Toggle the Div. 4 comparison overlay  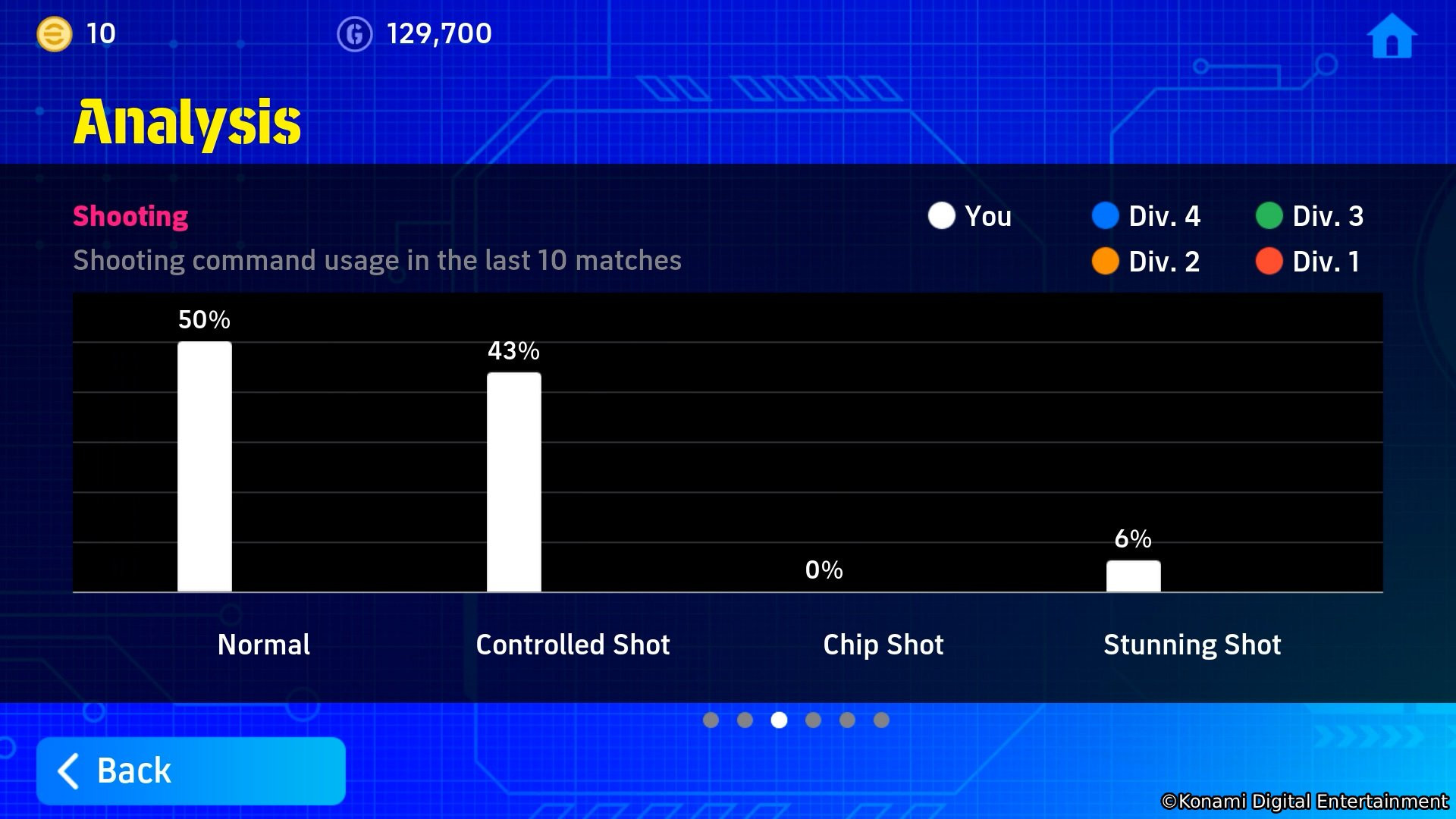pyautogui.click(x=1106, y=216)
